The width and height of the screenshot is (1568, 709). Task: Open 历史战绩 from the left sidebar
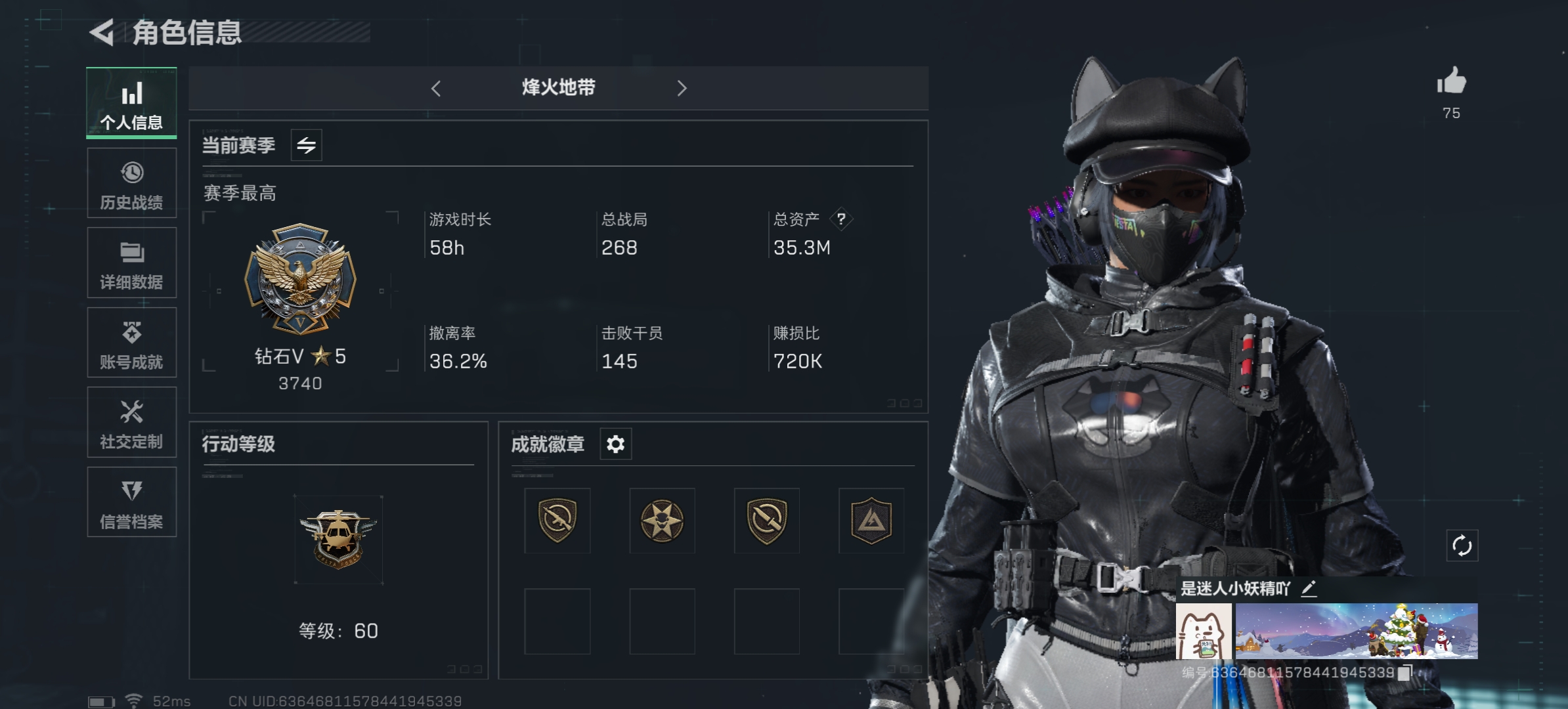coord(131,184)
